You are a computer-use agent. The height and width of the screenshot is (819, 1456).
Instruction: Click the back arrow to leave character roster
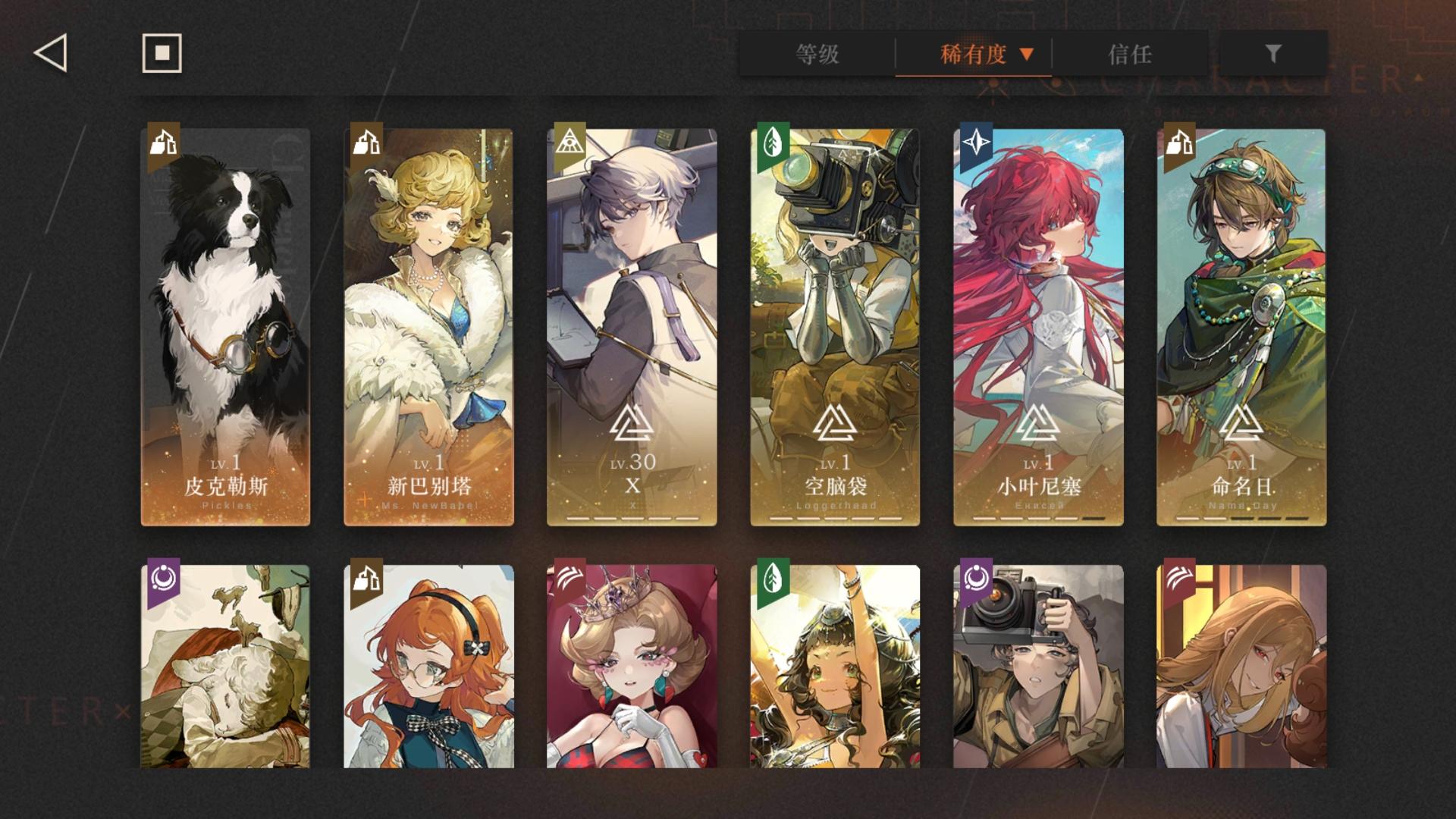(x=49, y=54)
